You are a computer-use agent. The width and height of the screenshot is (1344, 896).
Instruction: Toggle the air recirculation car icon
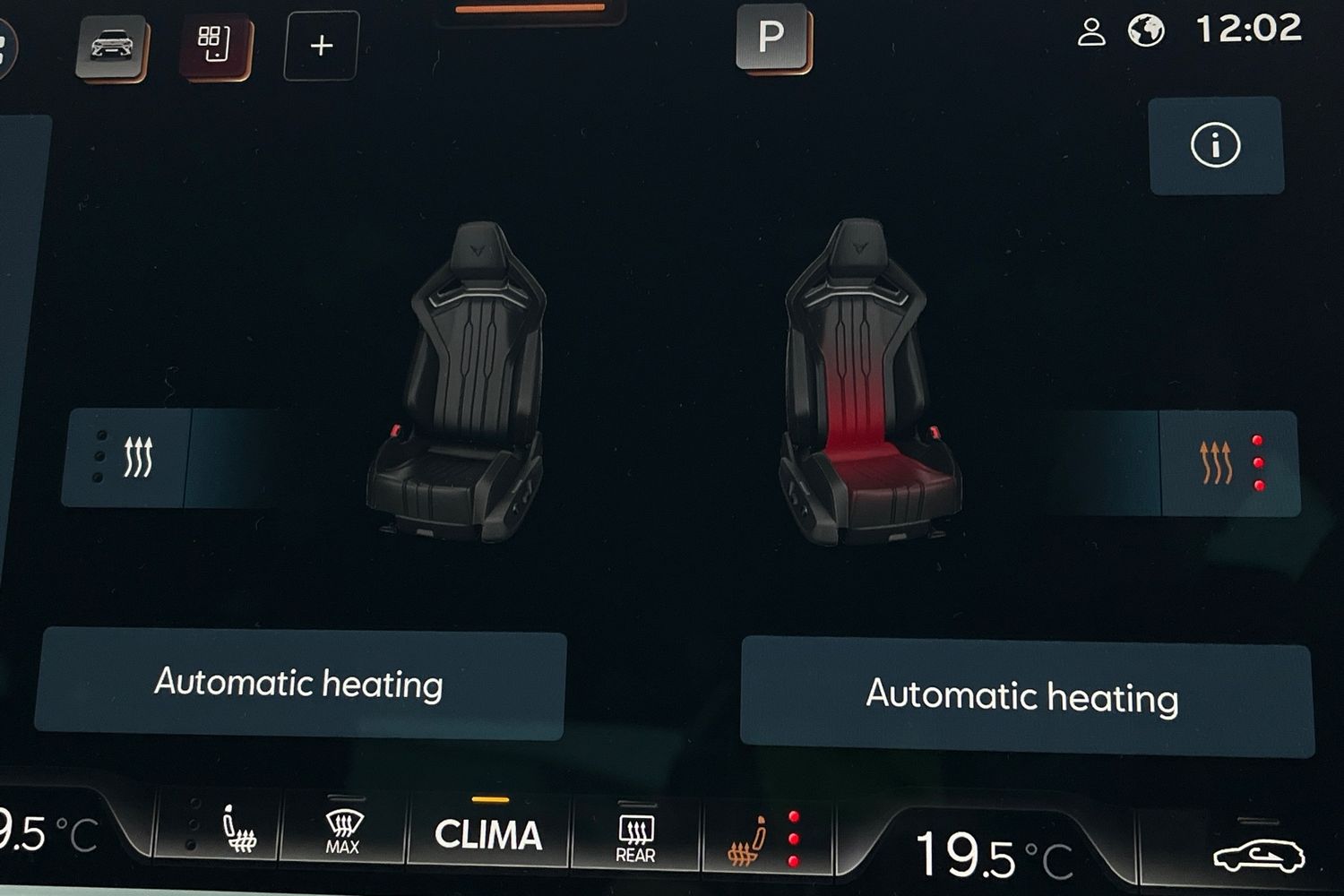[x=1257, y=856]
